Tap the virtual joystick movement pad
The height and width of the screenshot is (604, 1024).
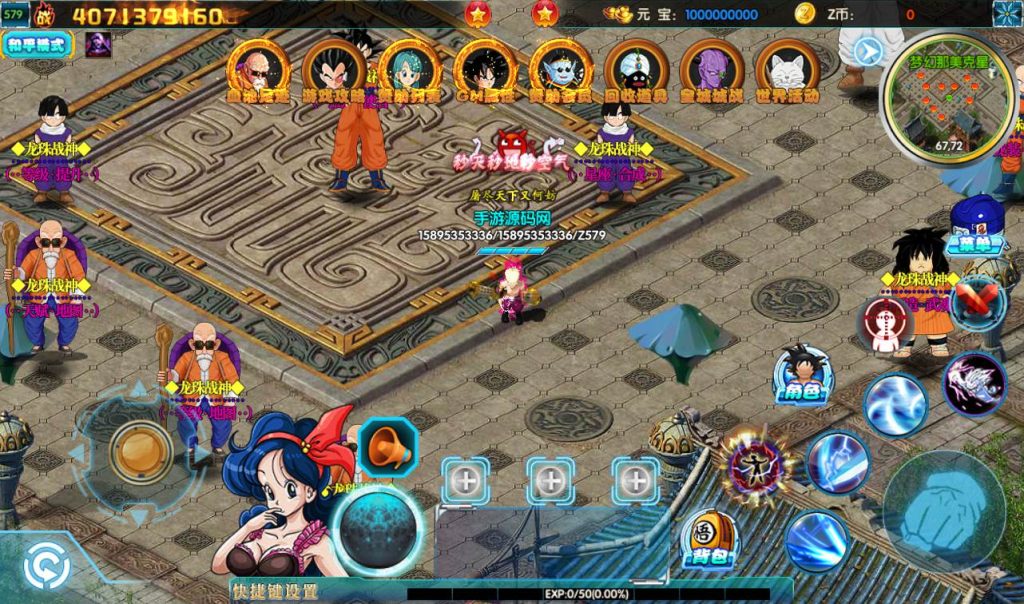pos(139,452)
